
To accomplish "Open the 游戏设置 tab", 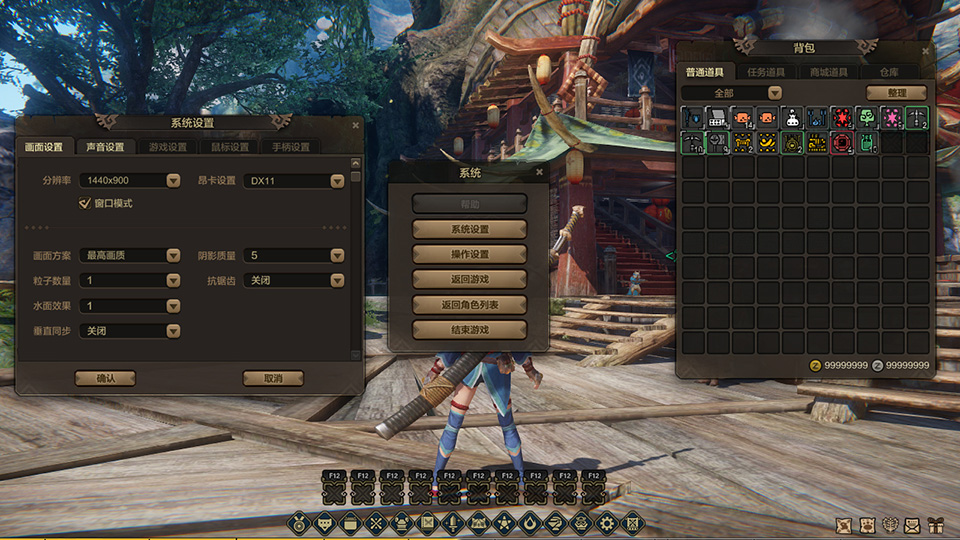I will [167, 147].
